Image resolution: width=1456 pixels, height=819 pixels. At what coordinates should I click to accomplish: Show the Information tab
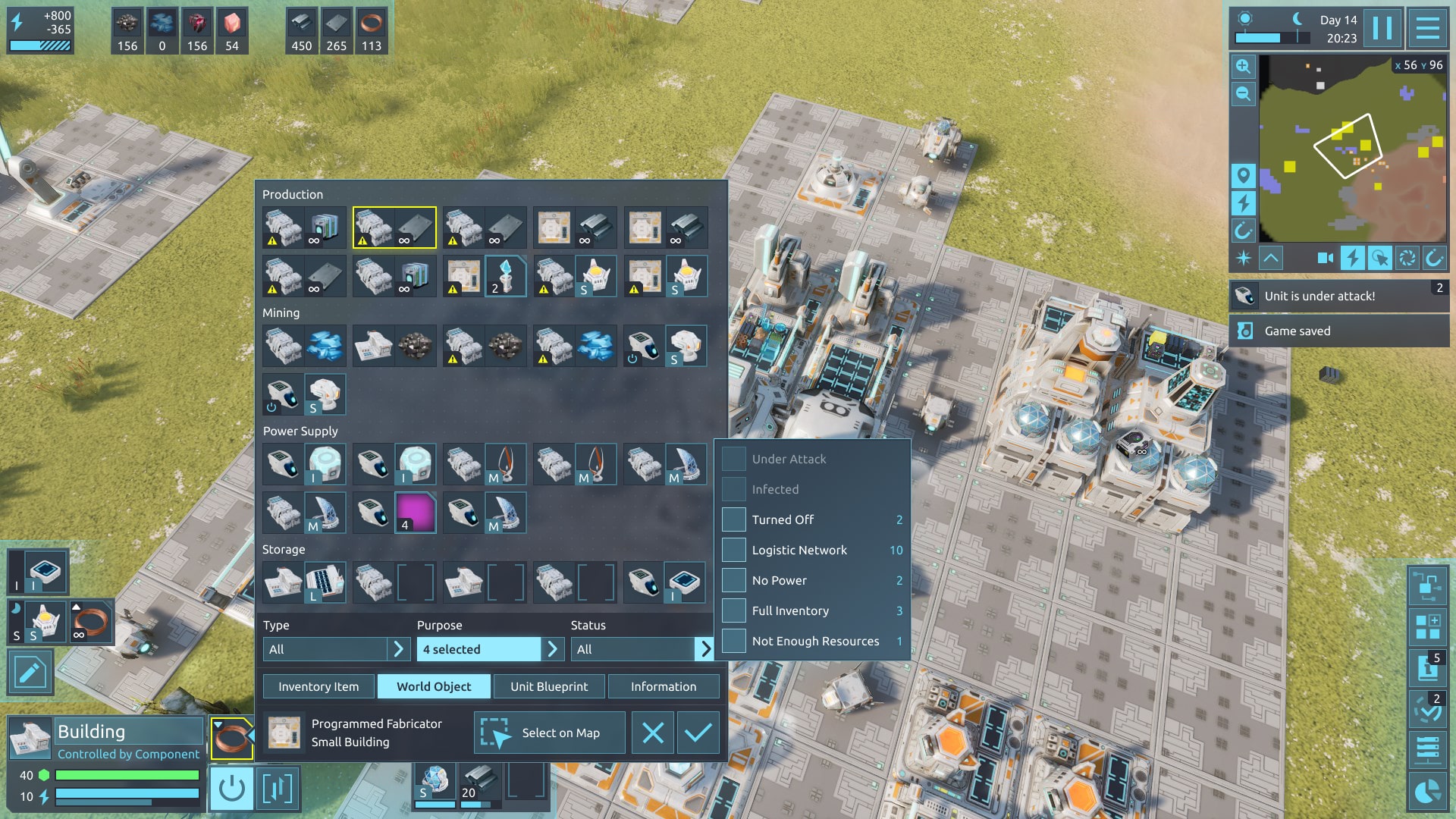tap(664, 686)
